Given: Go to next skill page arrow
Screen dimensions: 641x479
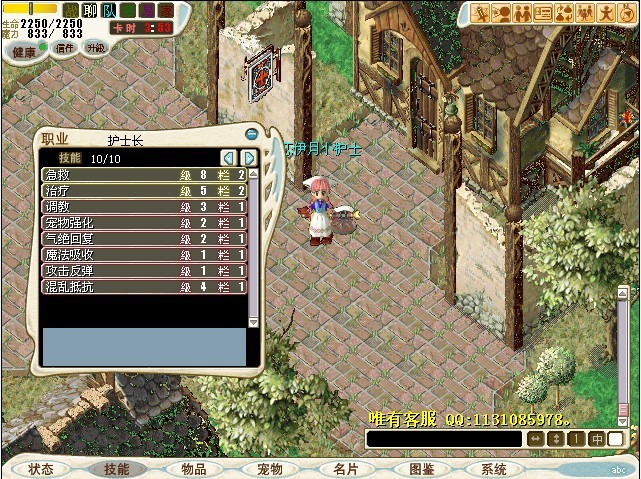Looking at the screenshot, I should coord(248,158).
